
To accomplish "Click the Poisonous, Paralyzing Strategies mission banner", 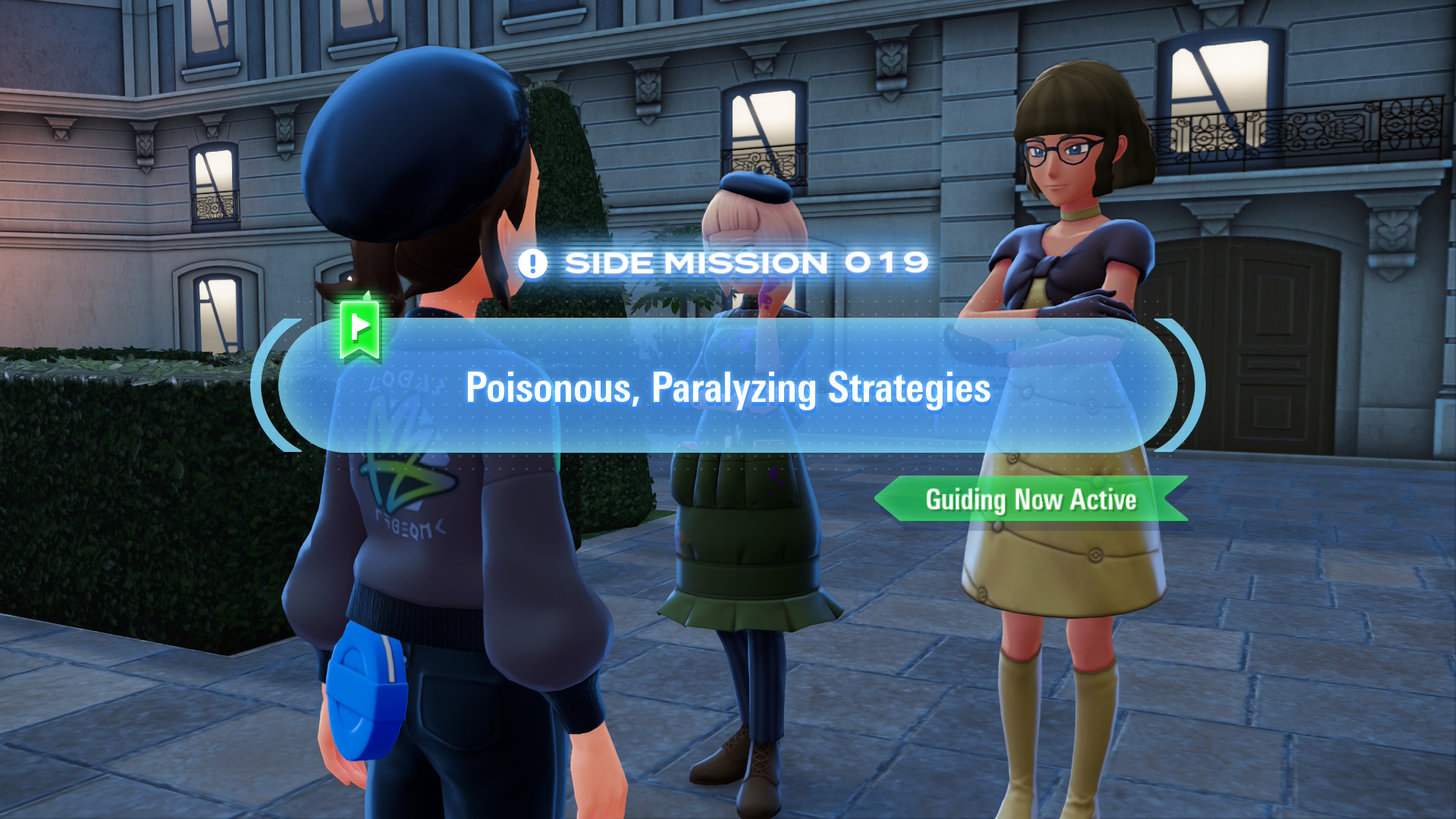I will click(728, 387).
